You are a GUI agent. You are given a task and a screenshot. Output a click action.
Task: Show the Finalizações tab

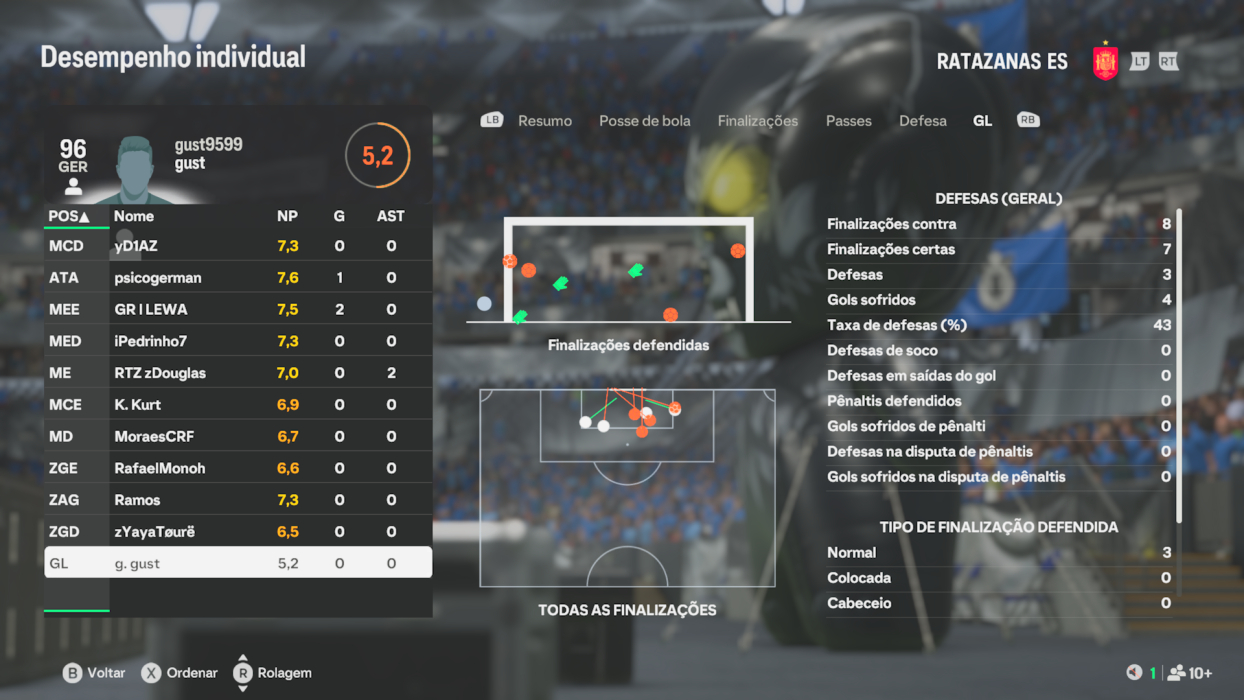(757, 121)
